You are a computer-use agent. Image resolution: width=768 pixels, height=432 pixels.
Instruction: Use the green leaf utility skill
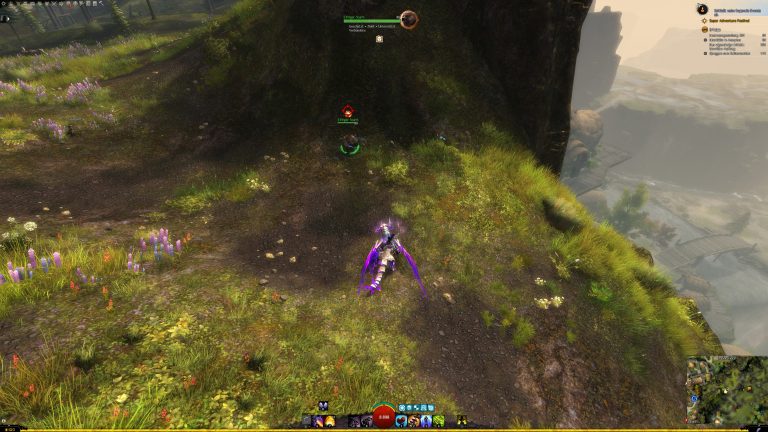coord(438,421)
